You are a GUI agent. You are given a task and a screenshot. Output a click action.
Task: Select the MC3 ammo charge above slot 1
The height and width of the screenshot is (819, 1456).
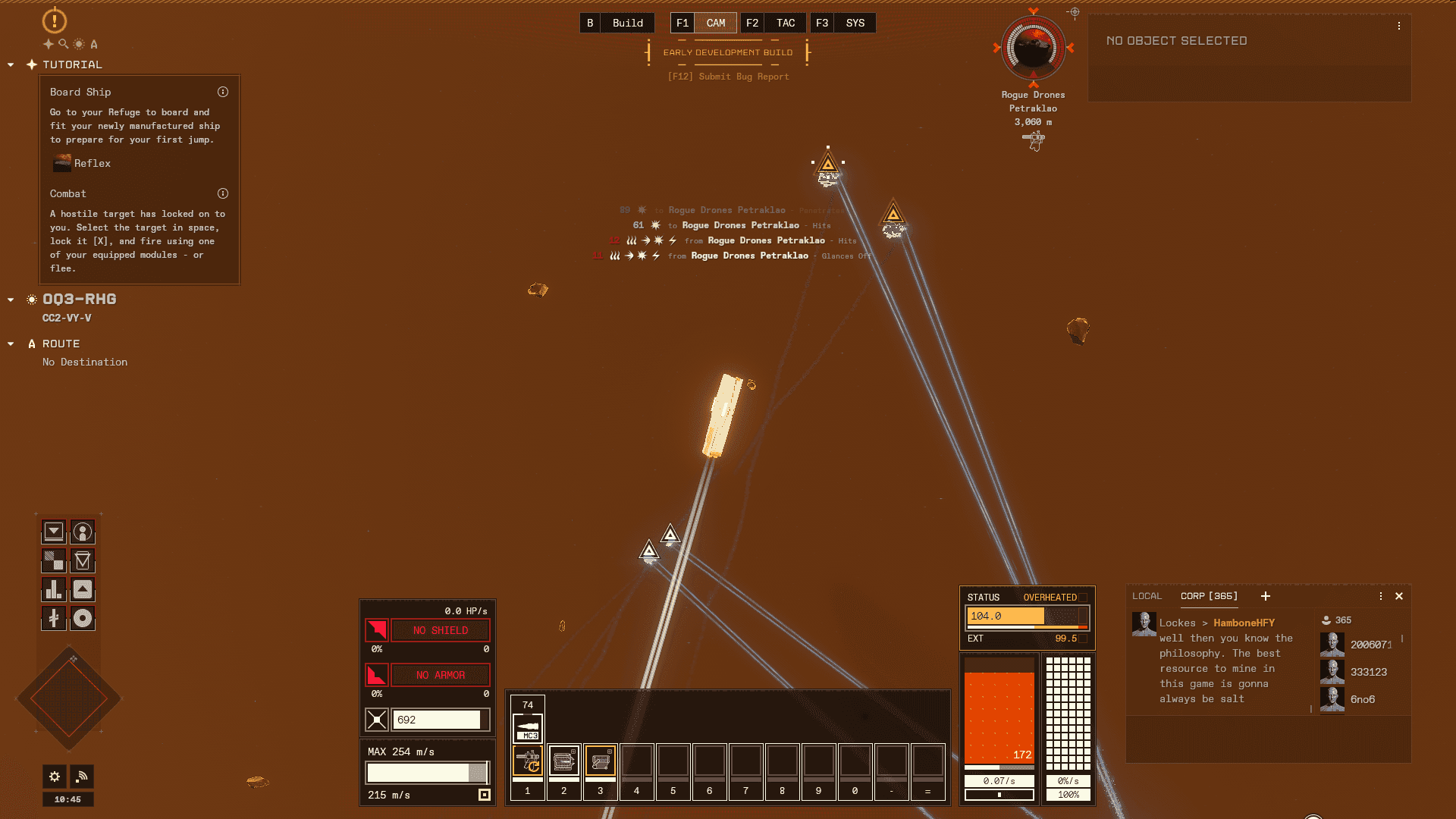(528, 727)
